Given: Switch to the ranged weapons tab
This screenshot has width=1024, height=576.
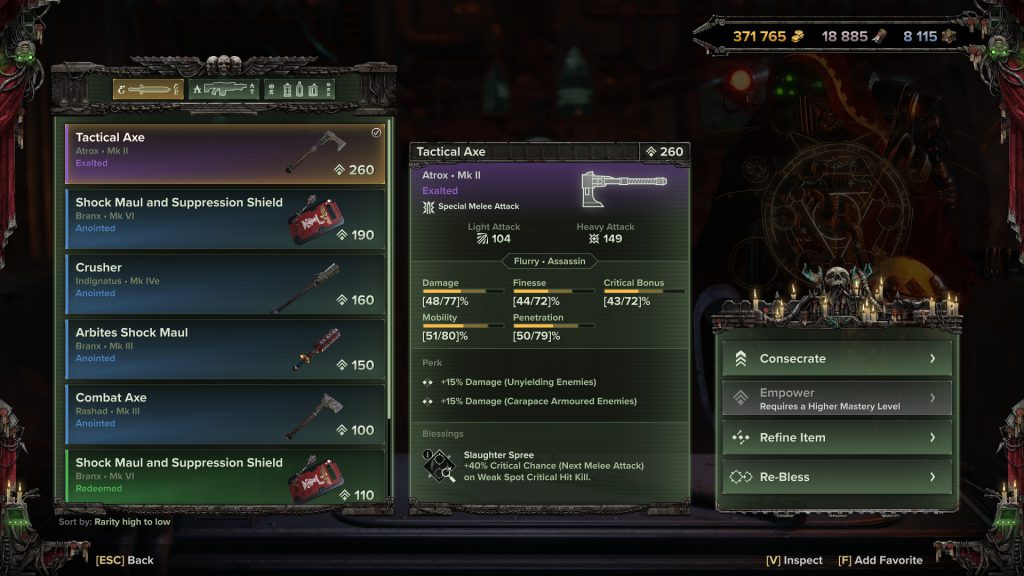Looking at the screenshot, I should pyautogui.click(x=223, y=90).
